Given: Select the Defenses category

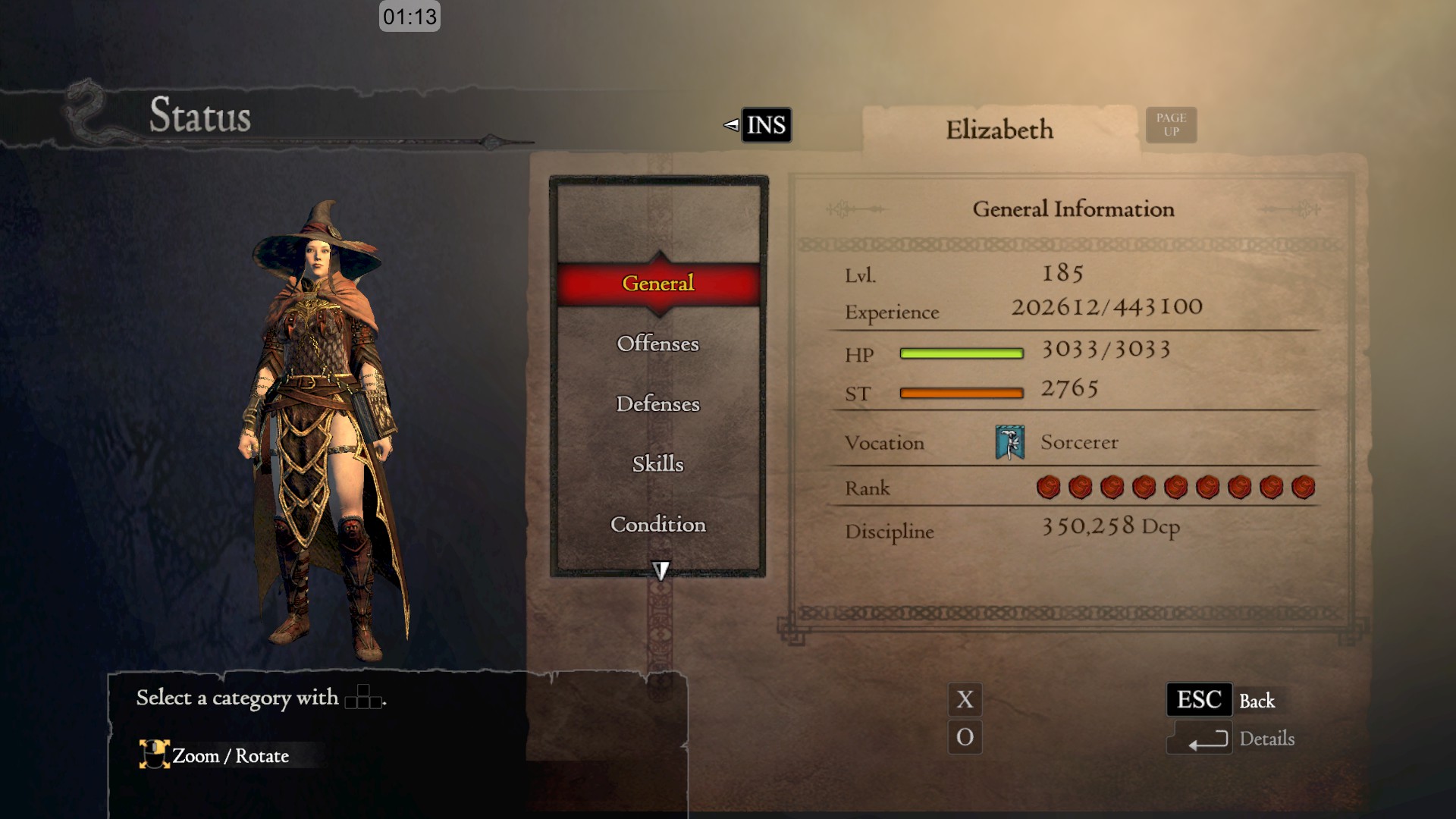Looking at the screenshot, I should point(657,404).
